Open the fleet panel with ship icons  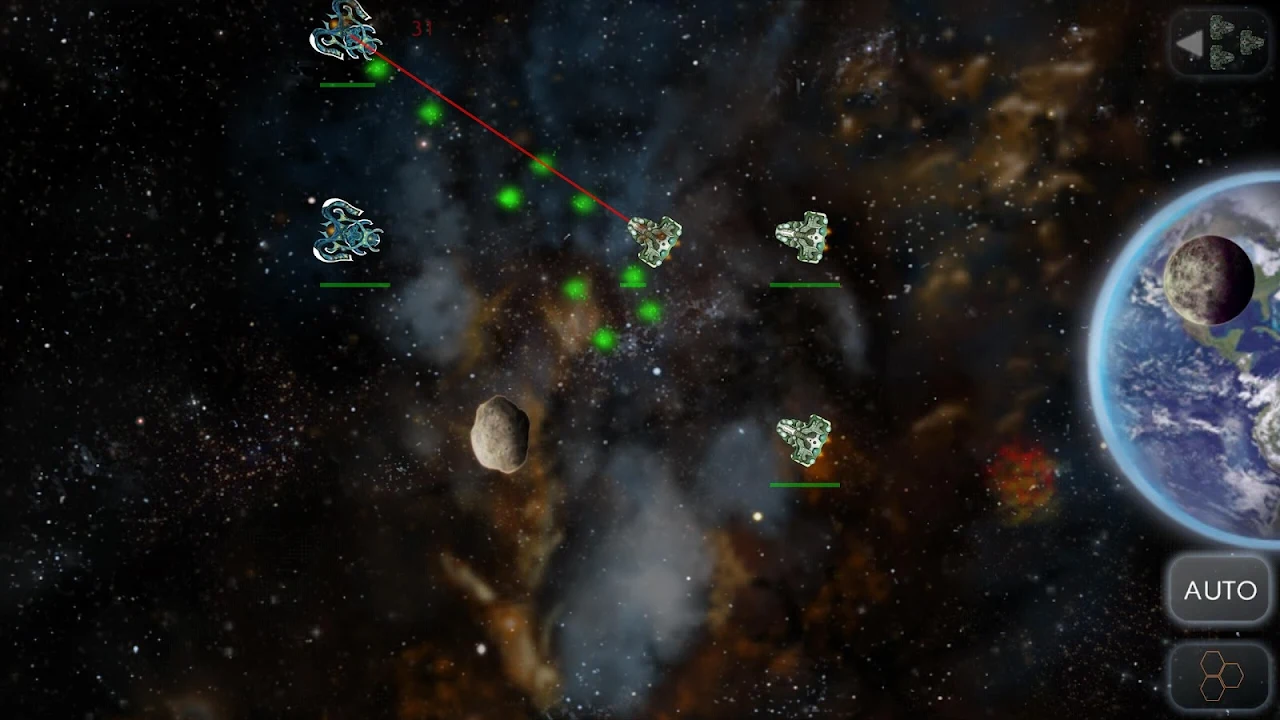1220,43
